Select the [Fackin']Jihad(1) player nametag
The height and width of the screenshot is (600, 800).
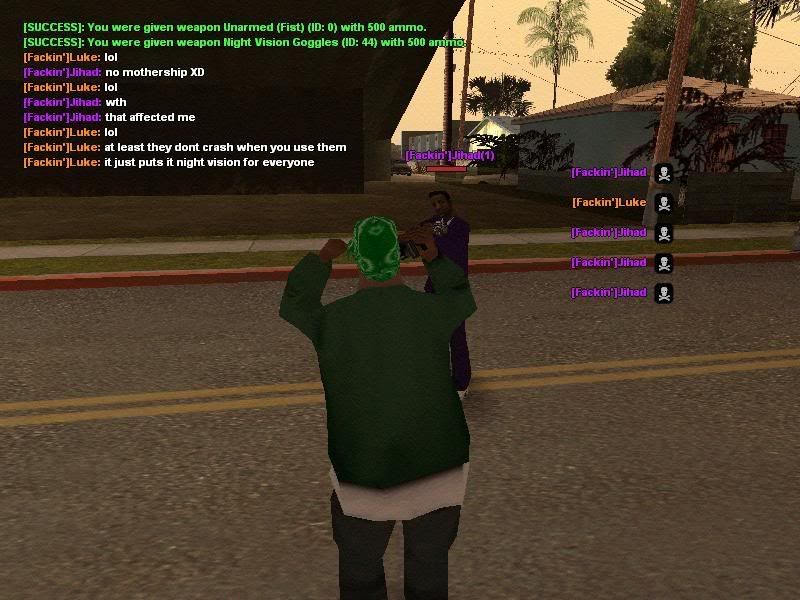[449, 156]
